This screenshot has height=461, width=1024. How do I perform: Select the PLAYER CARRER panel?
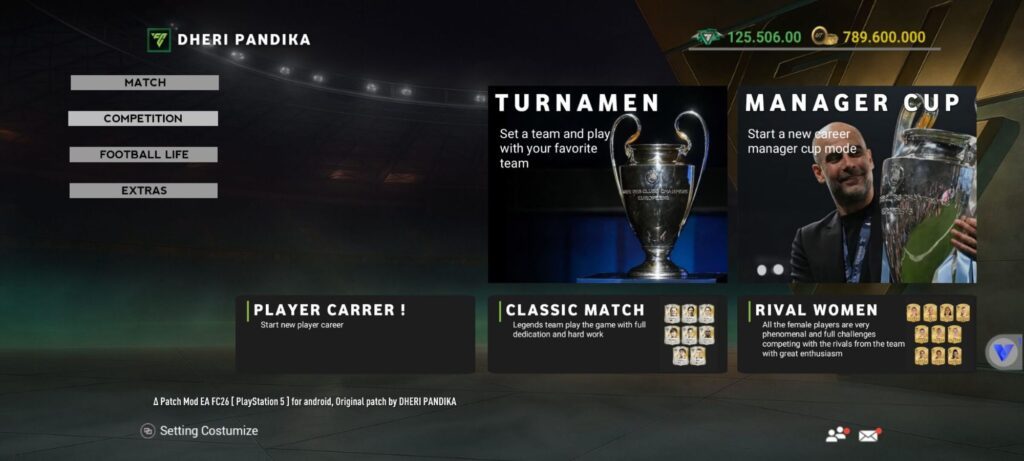tap(355, 334)
